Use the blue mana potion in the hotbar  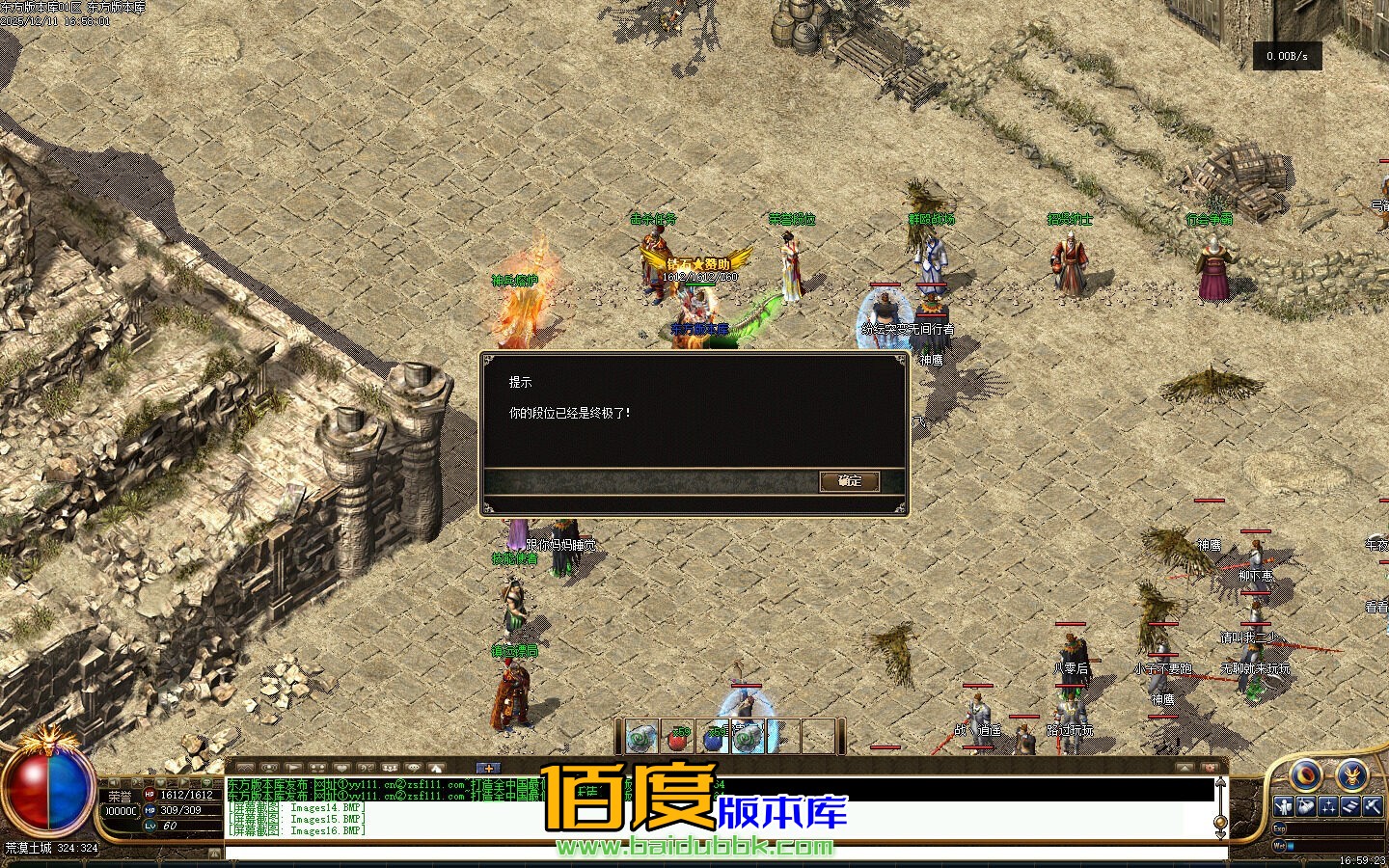coord(714,738)
